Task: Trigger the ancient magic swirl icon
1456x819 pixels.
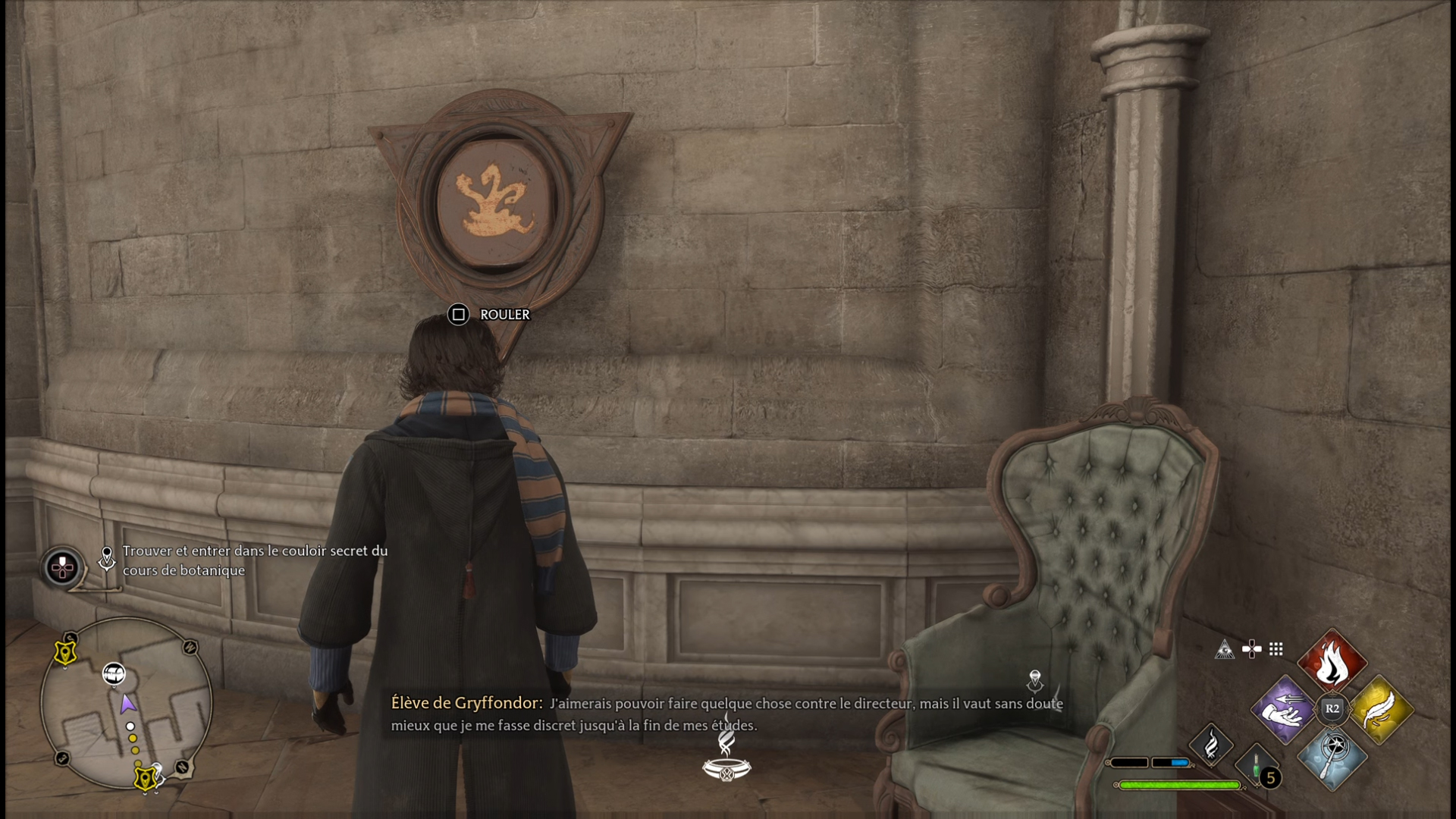Action: click(x=1211, y=744)
